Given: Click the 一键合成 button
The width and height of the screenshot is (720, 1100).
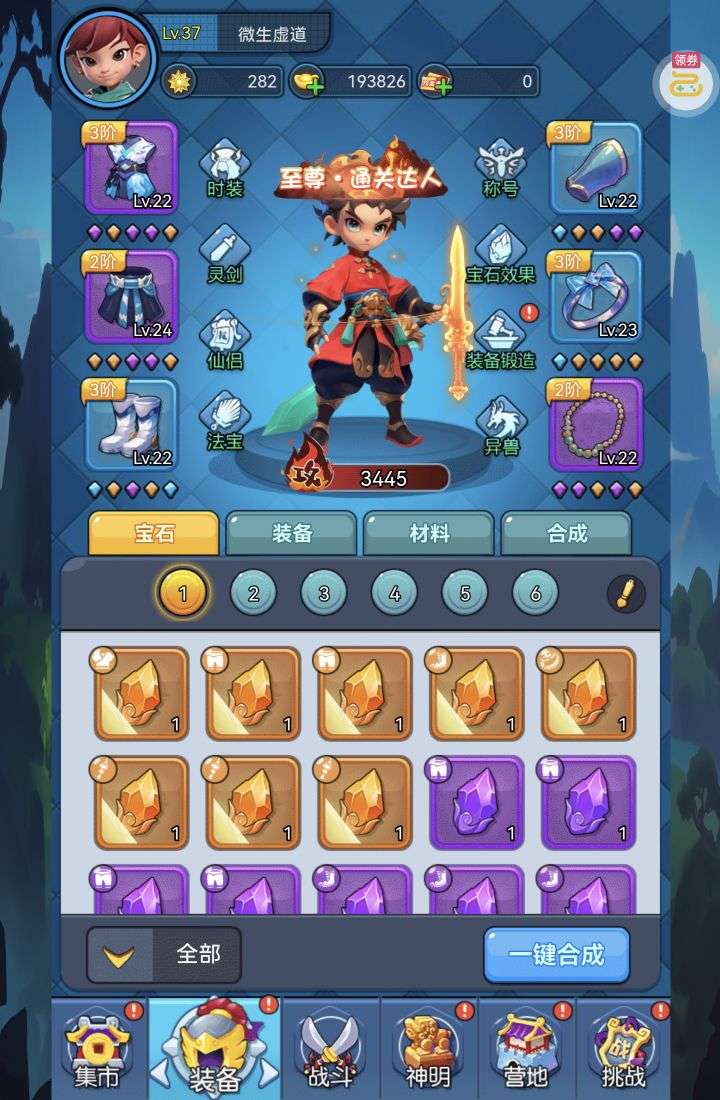Looking at the screenshot, I should coord(556,954).
